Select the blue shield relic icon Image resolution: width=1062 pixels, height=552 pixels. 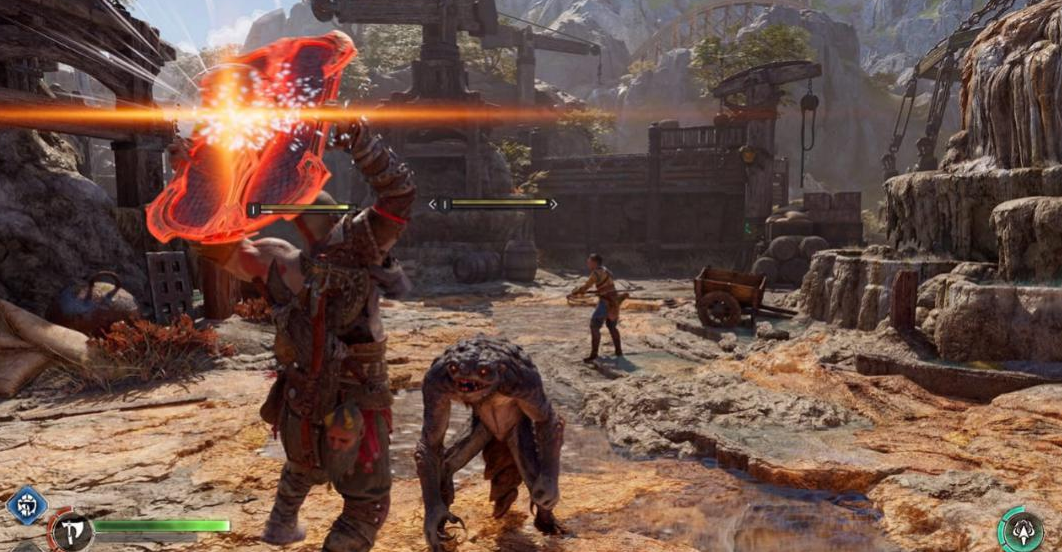[26, 505]
